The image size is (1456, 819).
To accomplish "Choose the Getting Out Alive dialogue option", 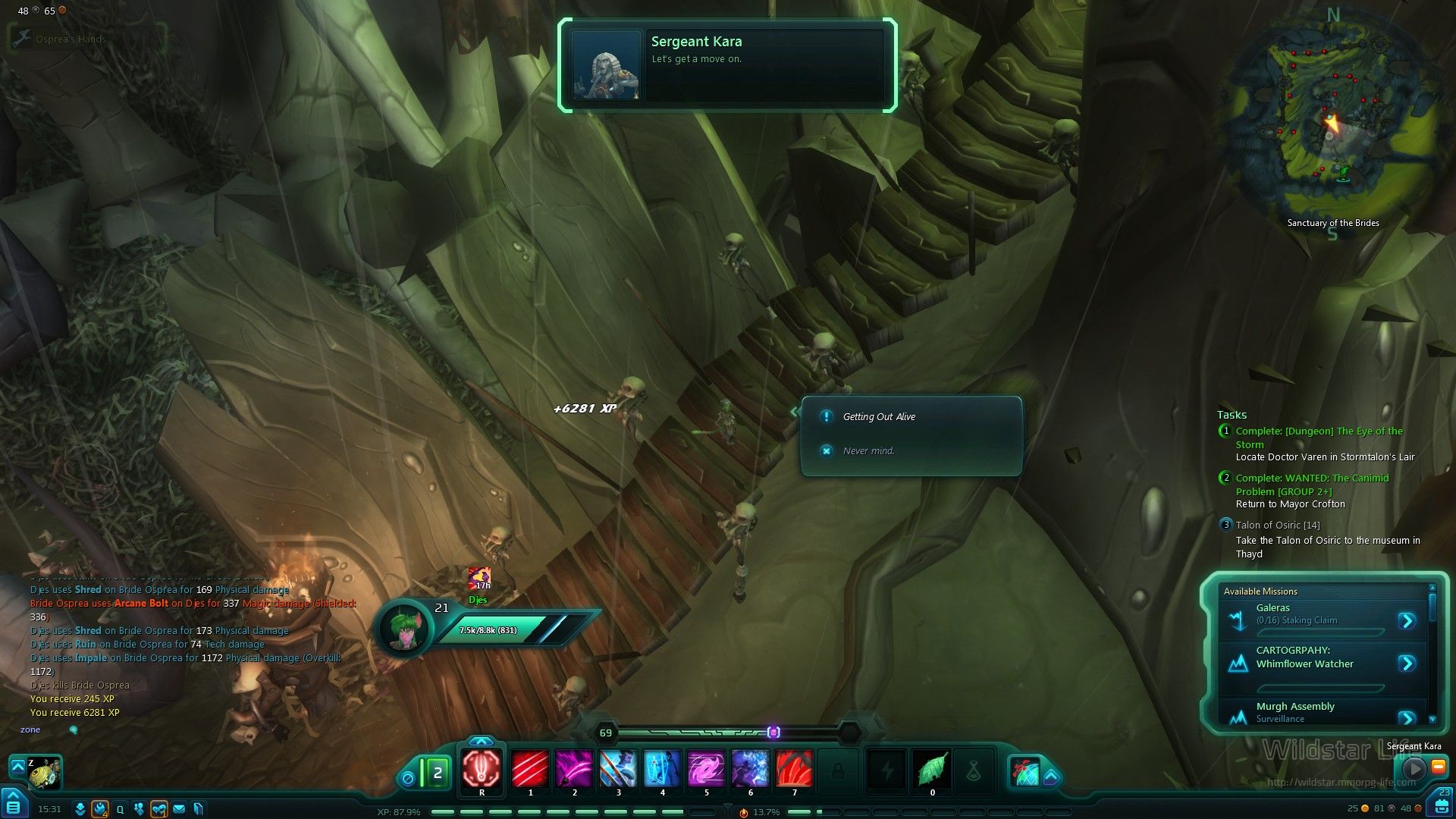I will click(x=879, y=416).
